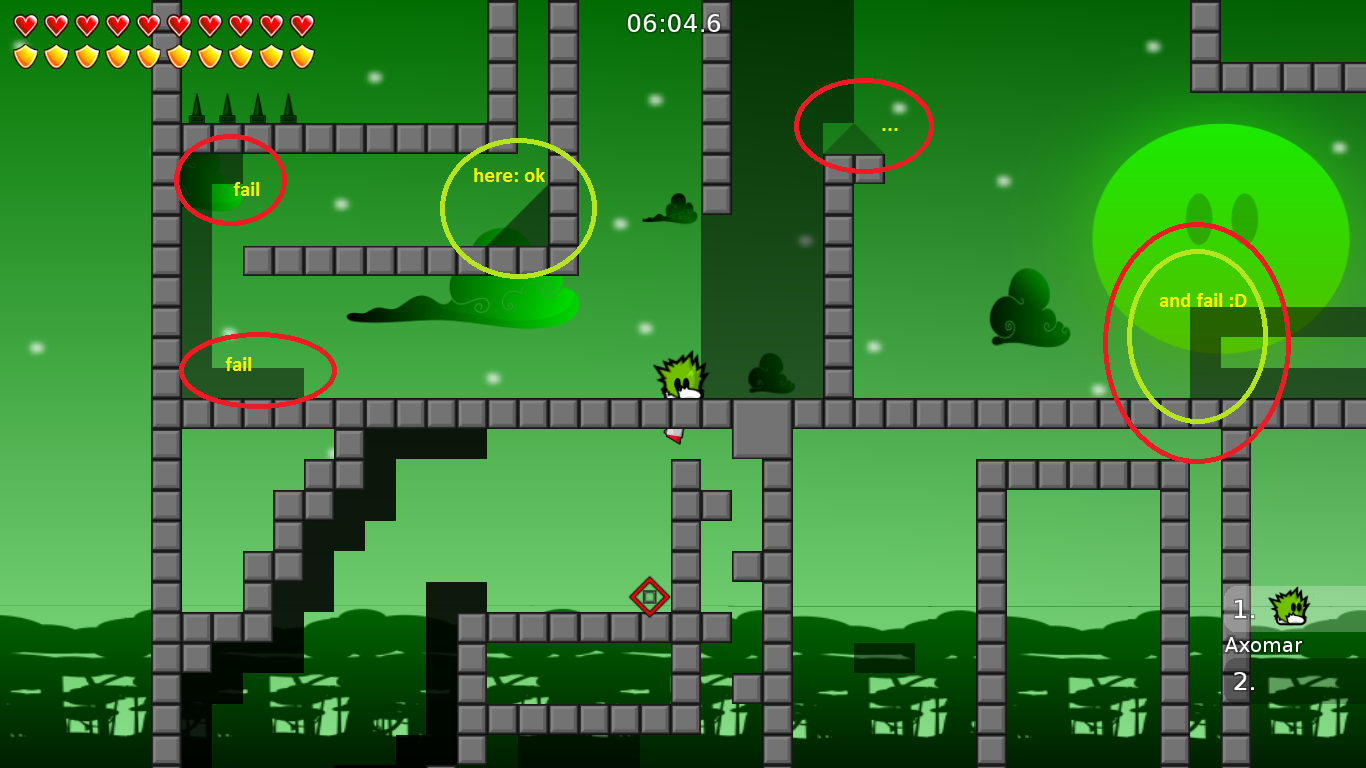Toggle the lower 'fail' circled annotation

tap(258, 371)
